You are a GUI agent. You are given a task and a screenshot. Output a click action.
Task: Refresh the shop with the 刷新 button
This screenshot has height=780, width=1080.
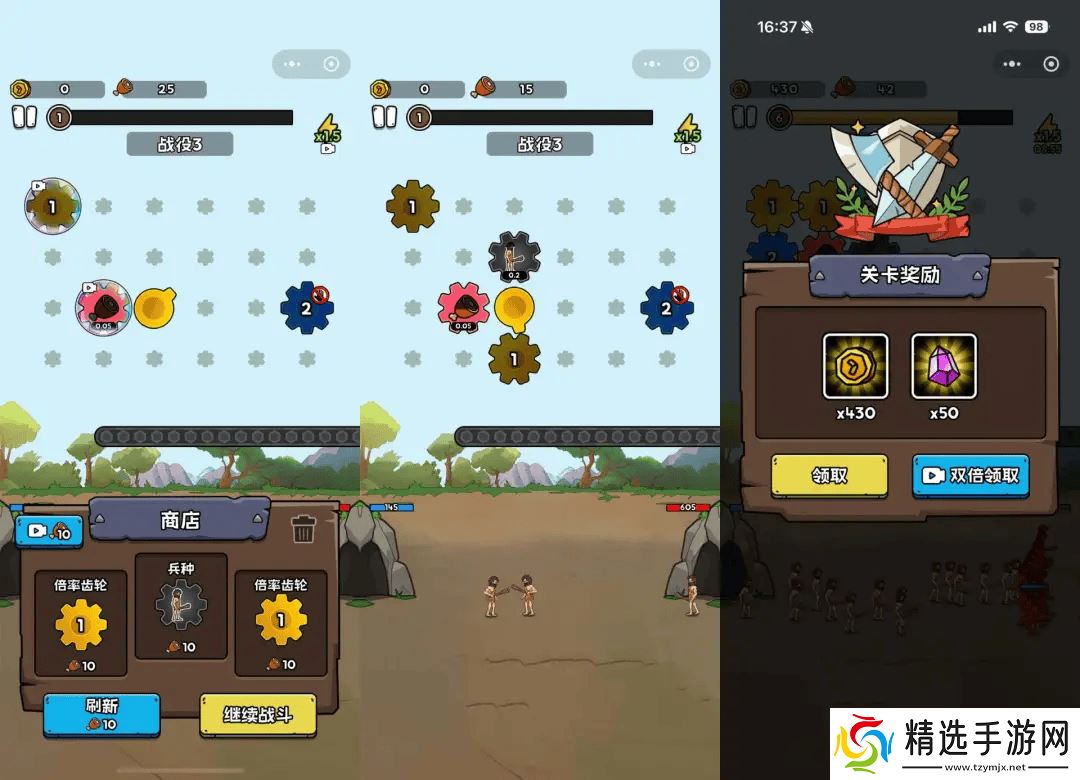coord(101,714)
